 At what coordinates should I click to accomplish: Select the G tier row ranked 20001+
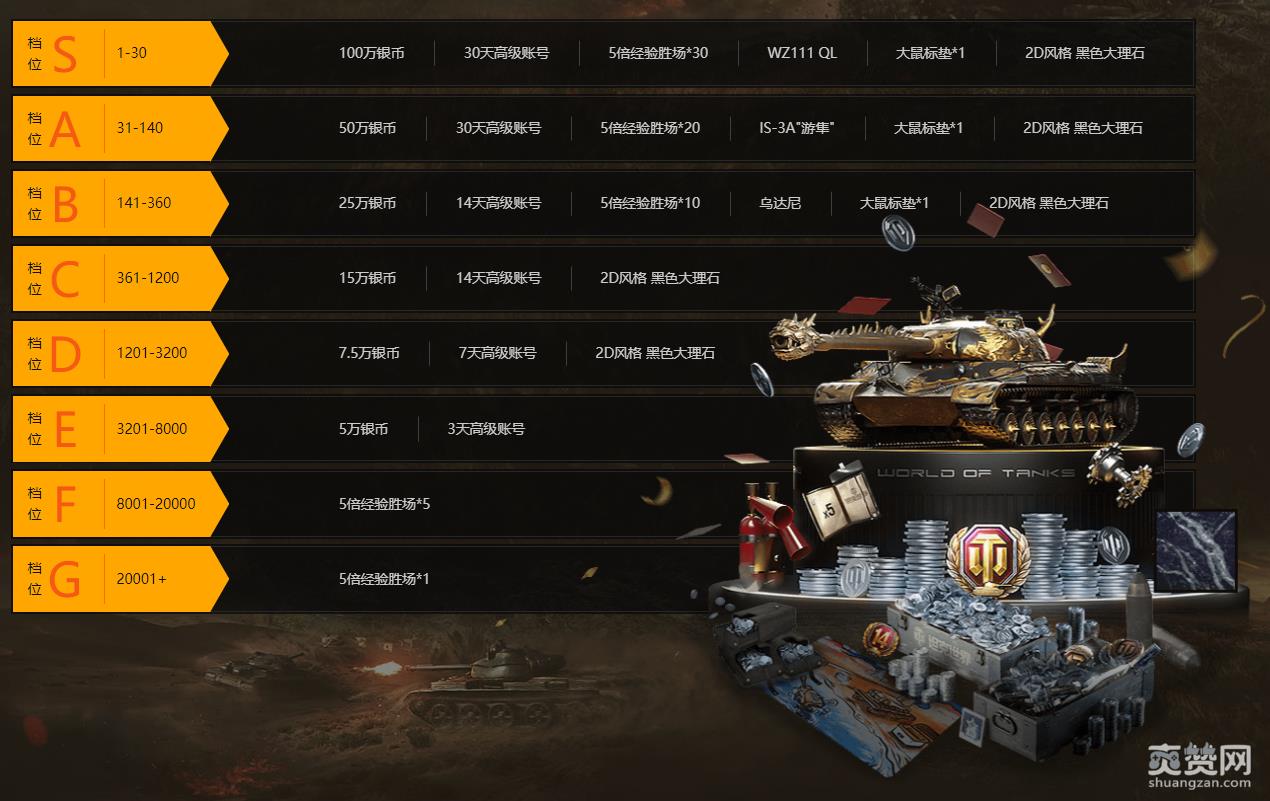click(120, 579)
